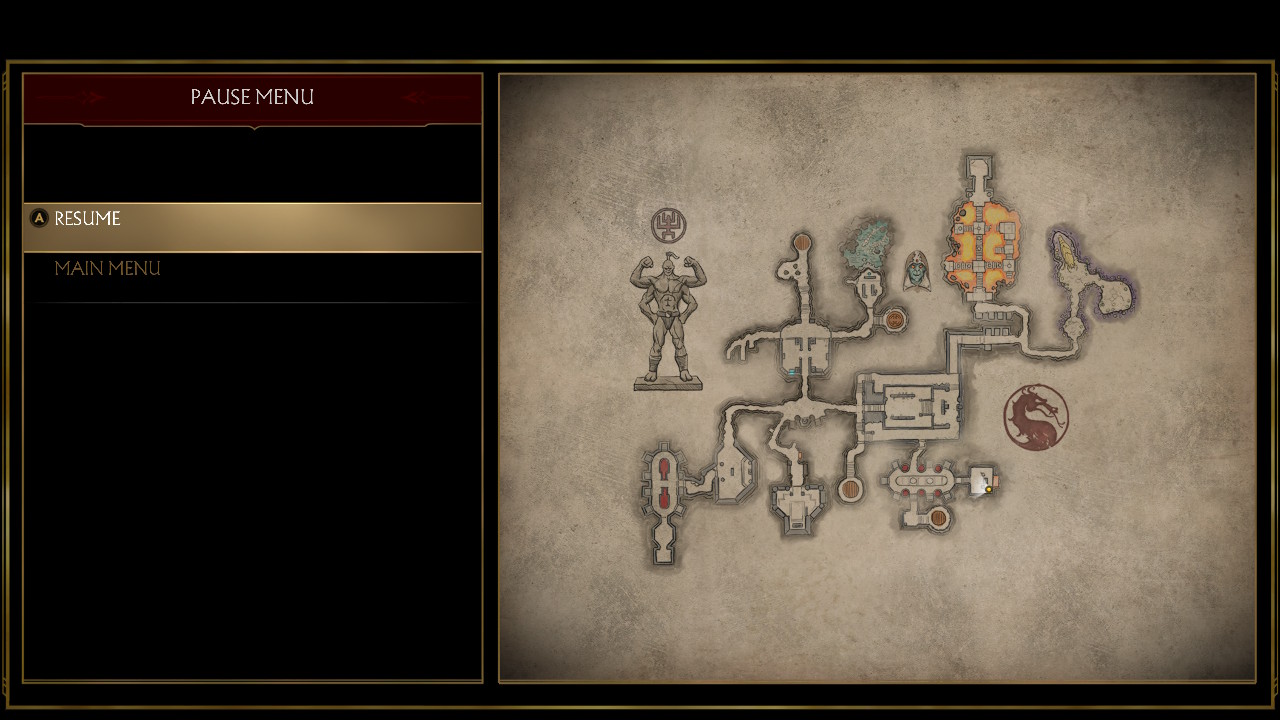Screen dimensions: 1280x720
Task: Click the red dragon logo map marker
Action: (1036, 417)
